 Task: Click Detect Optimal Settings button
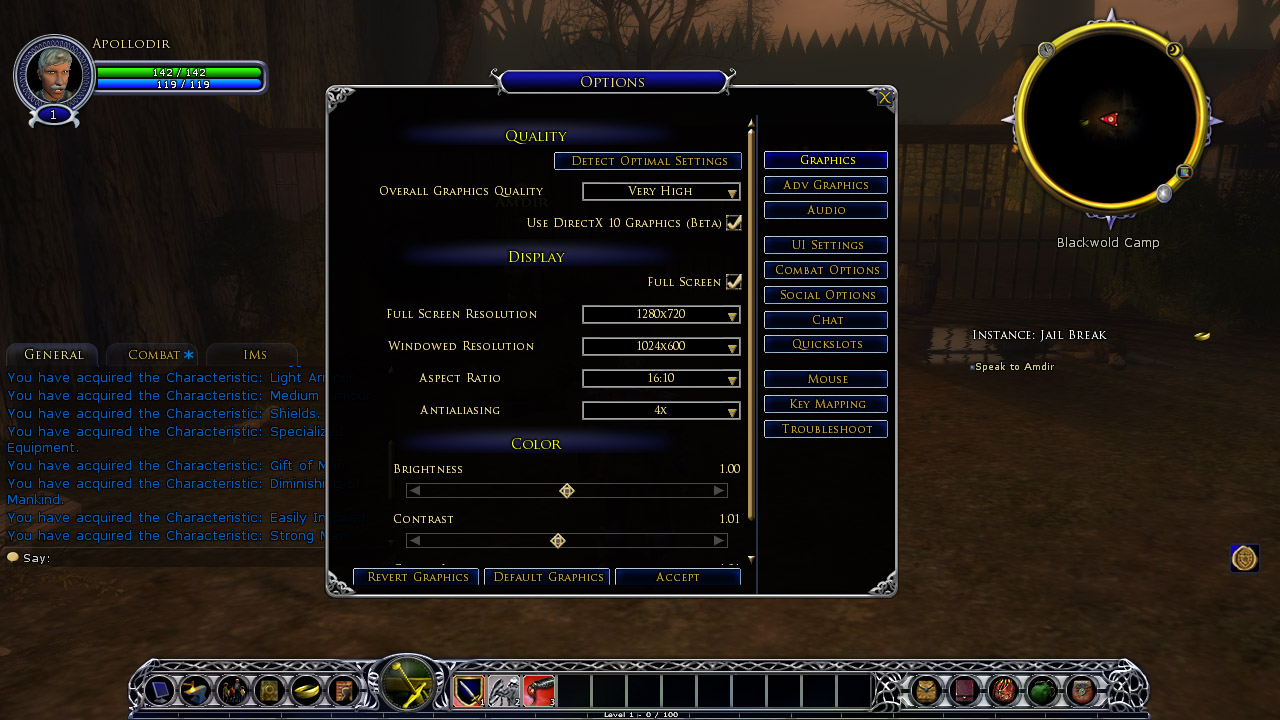pyautogui.click(x=648, y=161)
